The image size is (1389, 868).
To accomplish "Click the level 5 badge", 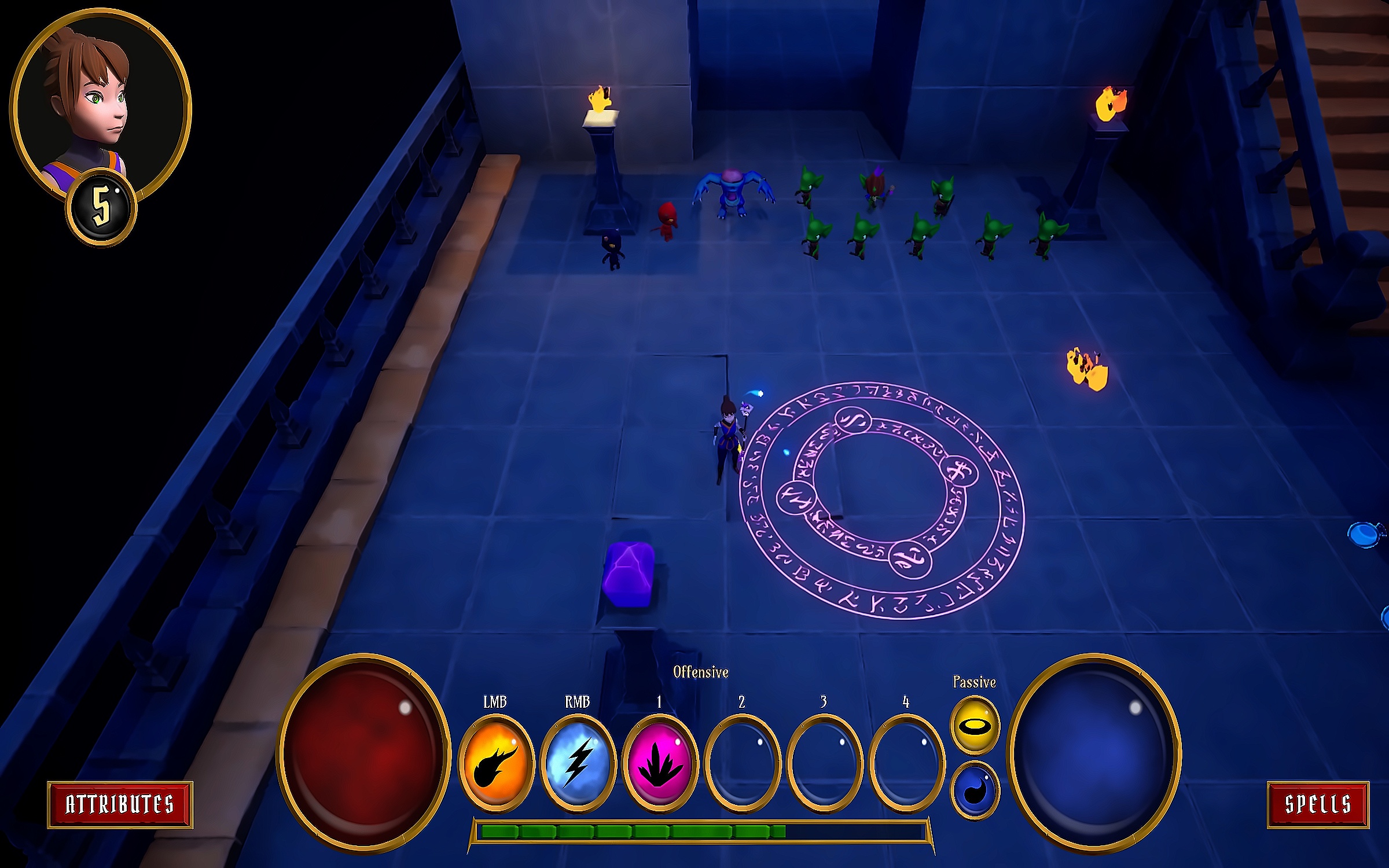I will 101,207.
